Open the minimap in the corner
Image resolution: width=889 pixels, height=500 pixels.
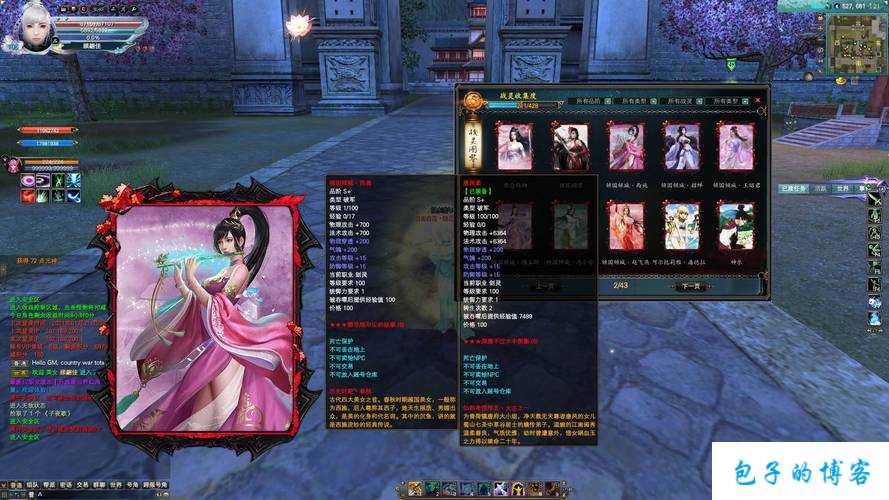857,47
